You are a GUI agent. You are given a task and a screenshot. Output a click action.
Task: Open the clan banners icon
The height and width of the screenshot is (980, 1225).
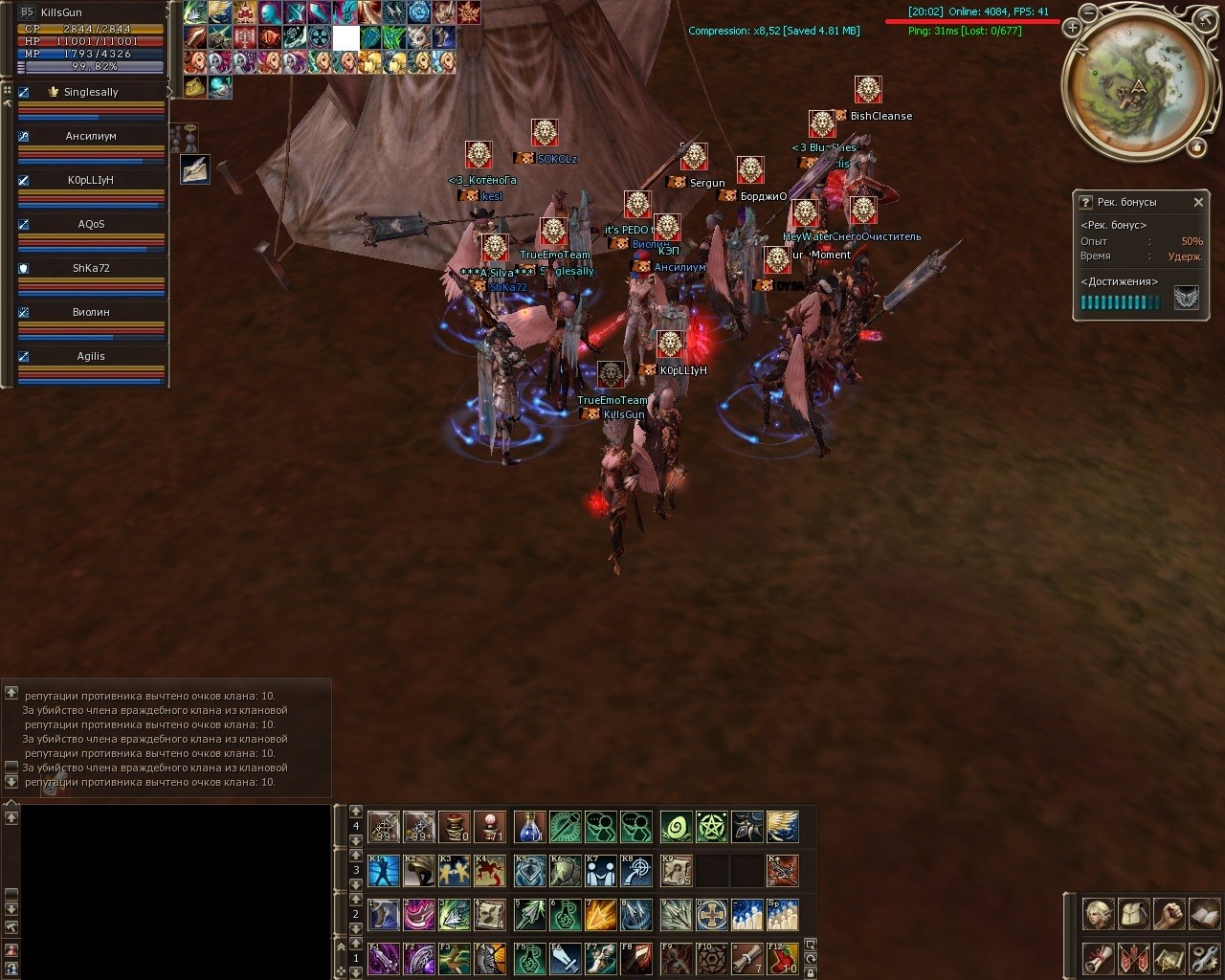click(x=1132, y=957)
